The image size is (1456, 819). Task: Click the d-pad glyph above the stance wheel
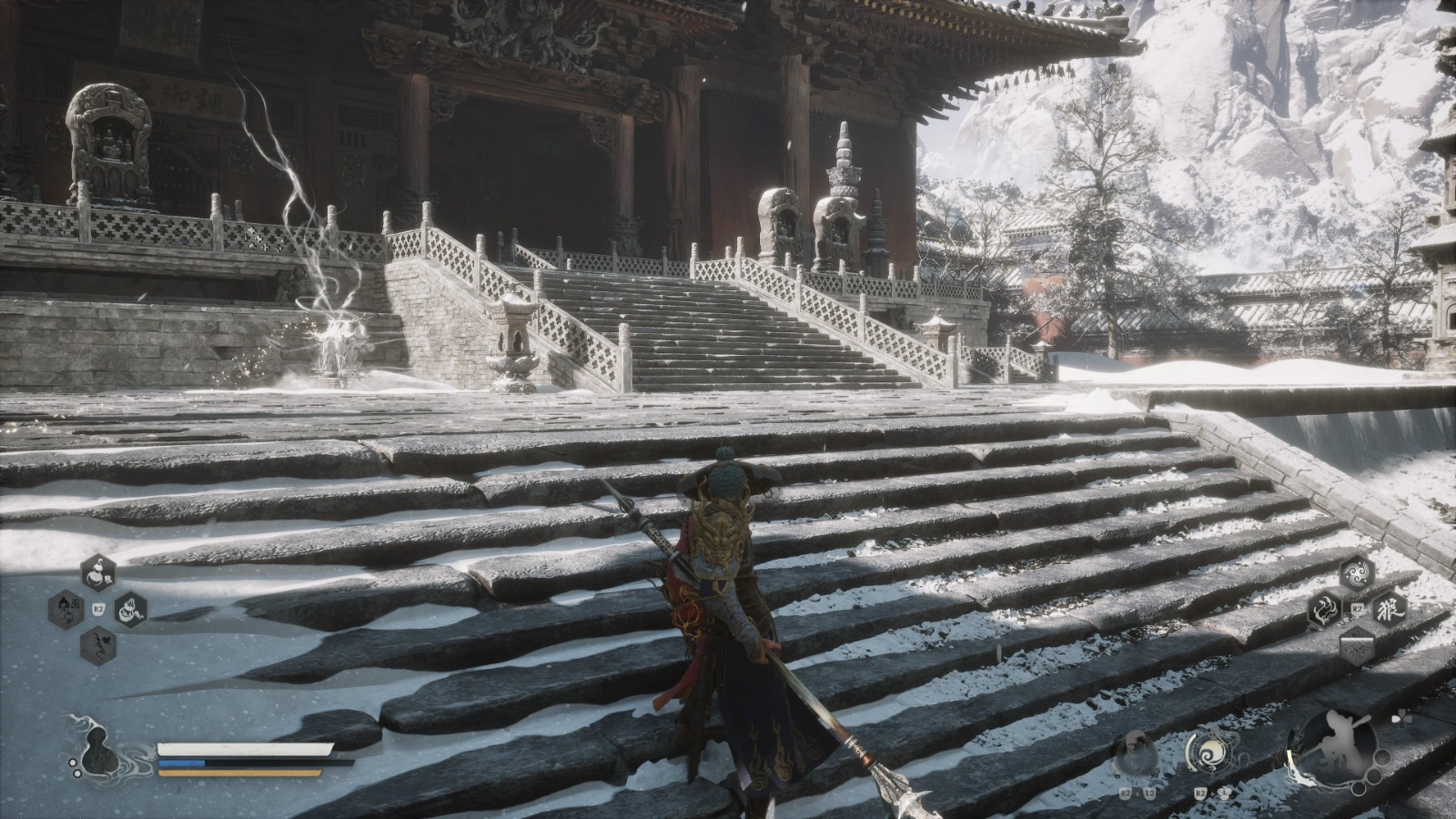(1402, 718)
